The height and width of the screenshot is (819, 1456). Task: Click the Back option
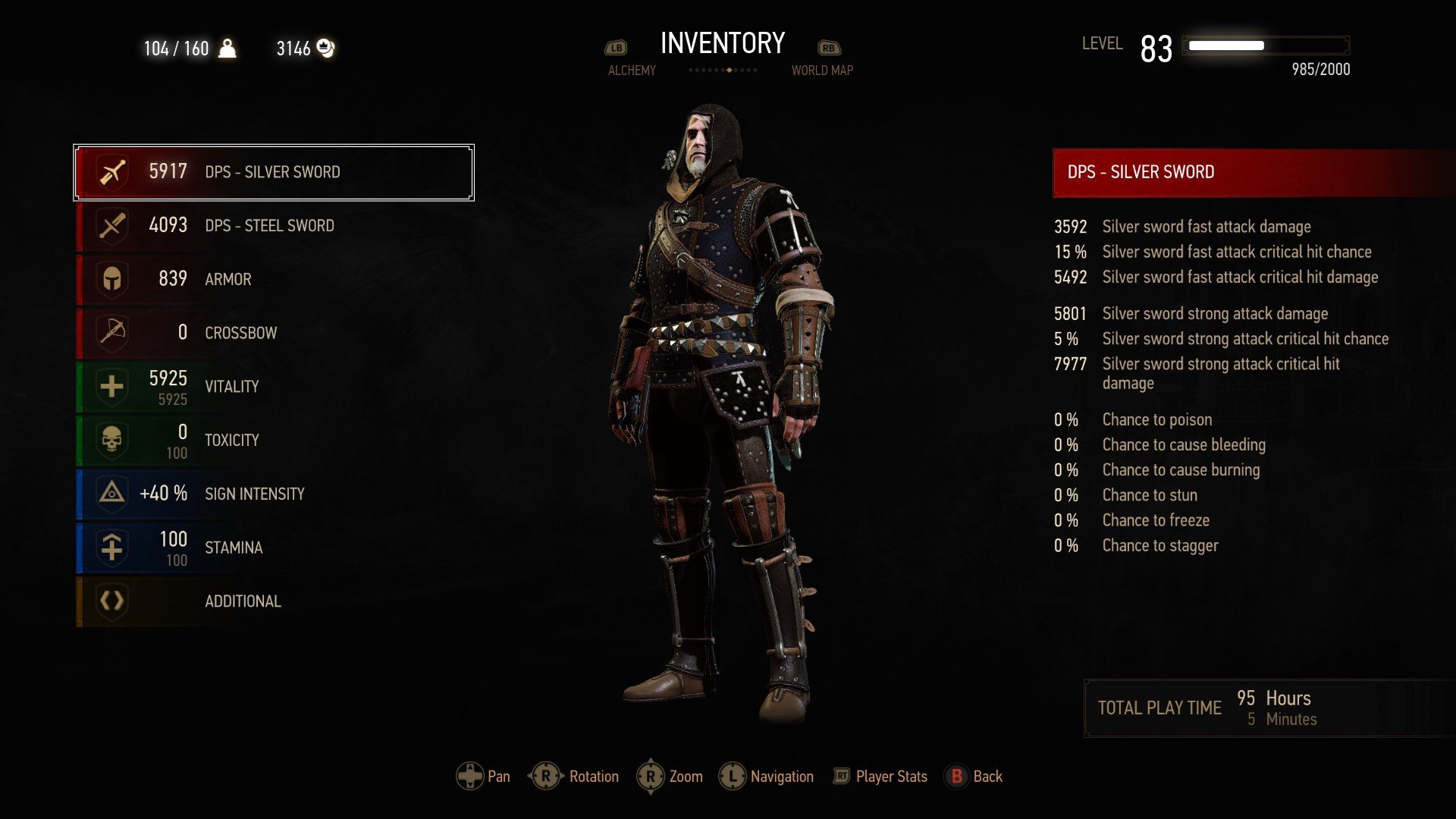point(974,777)
